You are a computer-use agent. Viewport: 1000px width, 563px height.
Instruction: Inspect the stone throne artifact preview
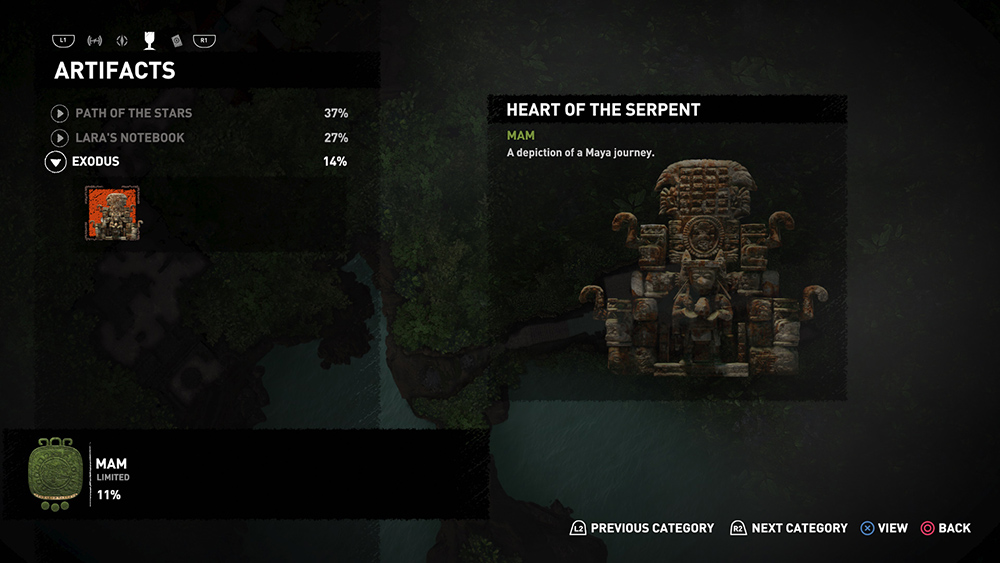(x=703, y=269)
